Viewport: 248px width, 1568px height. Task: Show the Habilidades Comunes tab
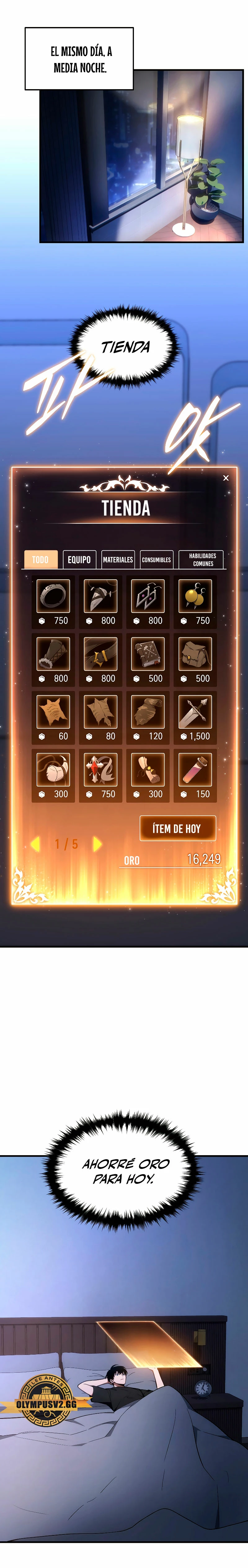(202, 559)
